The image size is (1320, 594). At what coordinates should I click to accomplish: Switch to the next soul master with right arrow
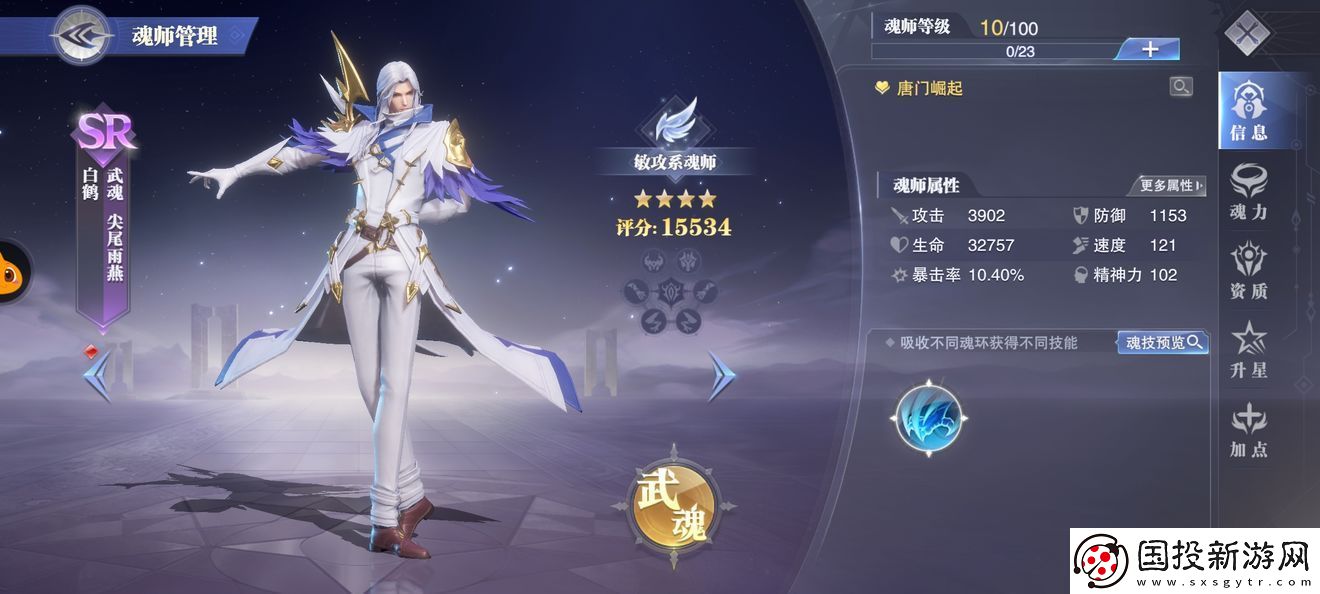(x=721, y=376)
